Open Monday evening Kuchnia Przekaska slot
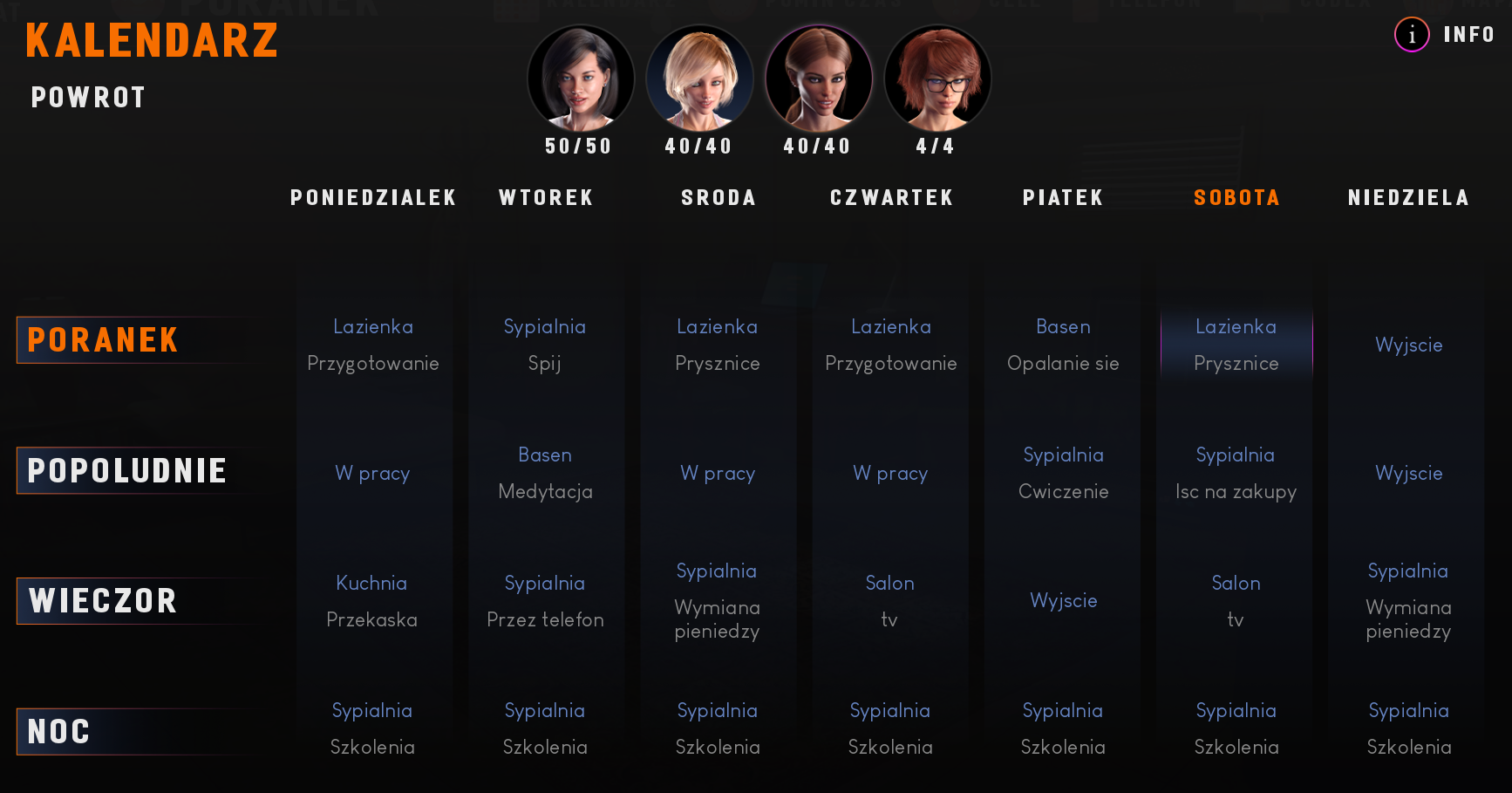1512x793 pixels. click(x=372, y=601)
